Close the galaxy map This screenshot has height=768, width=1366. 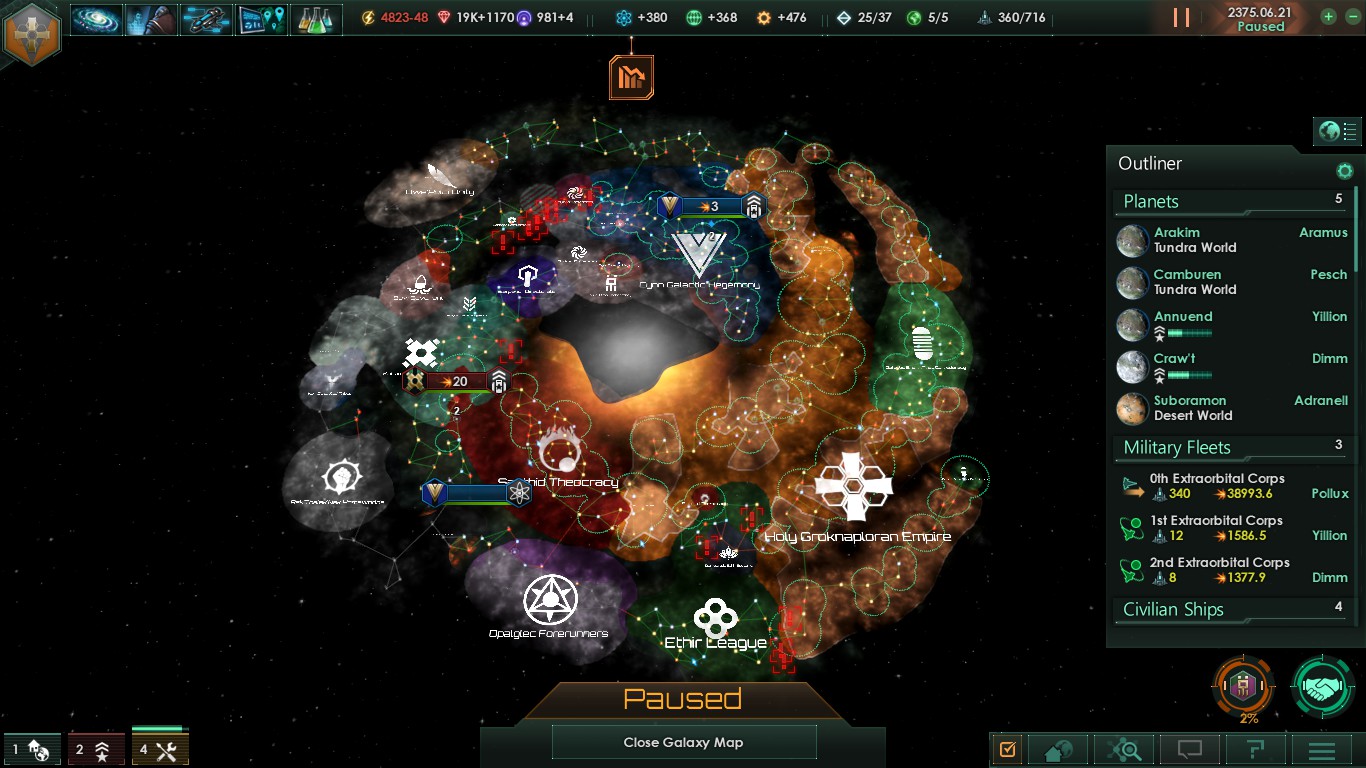(683, 742)
